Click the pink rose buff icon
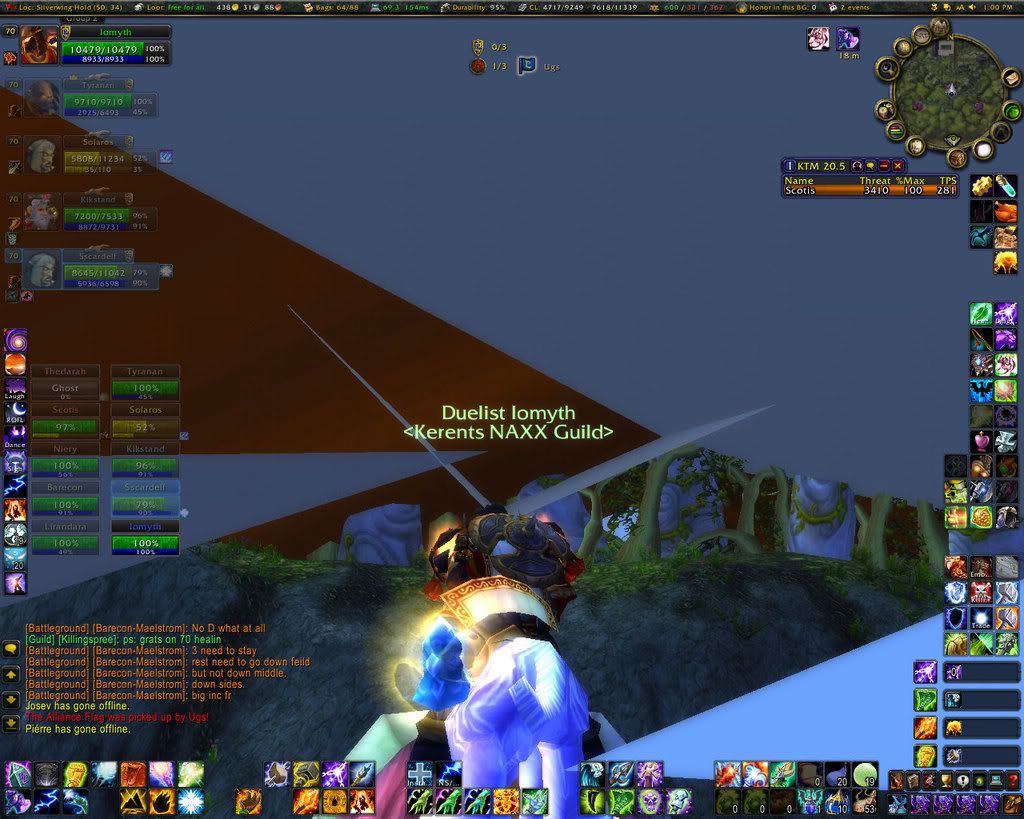Image resolution: width=1024 pixels, height=819 pixels. [x=819, y=38]
